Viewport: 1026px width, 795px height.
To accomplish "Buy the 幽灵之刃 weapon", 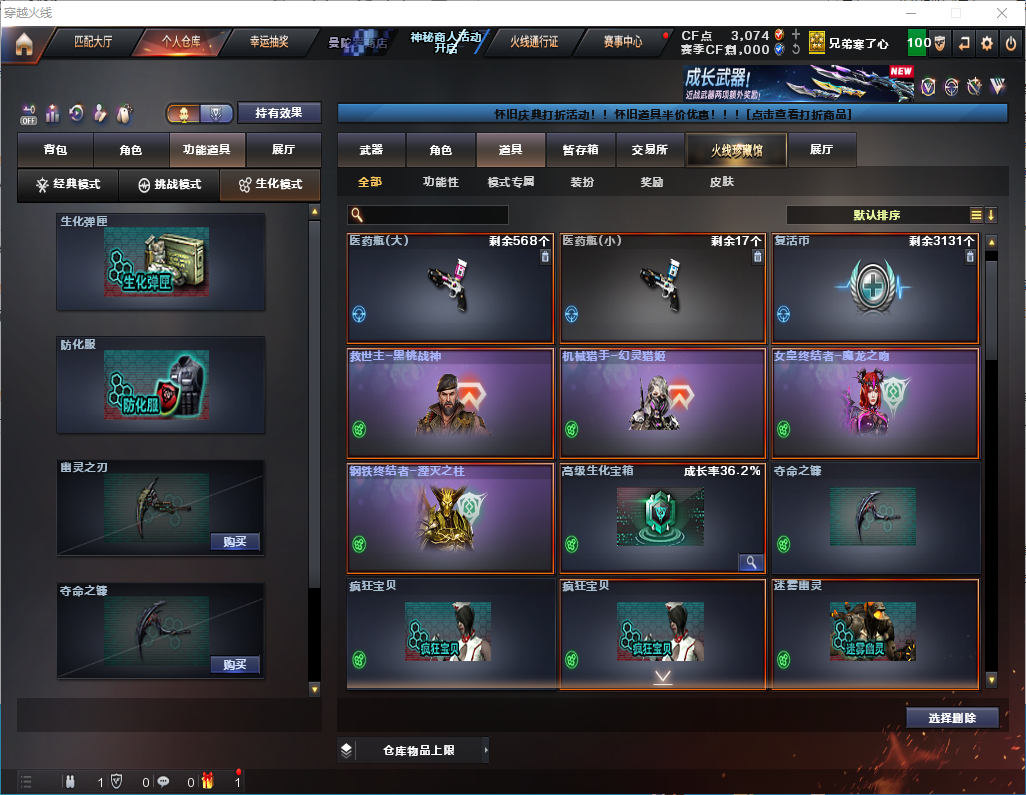I will point(235,542).
